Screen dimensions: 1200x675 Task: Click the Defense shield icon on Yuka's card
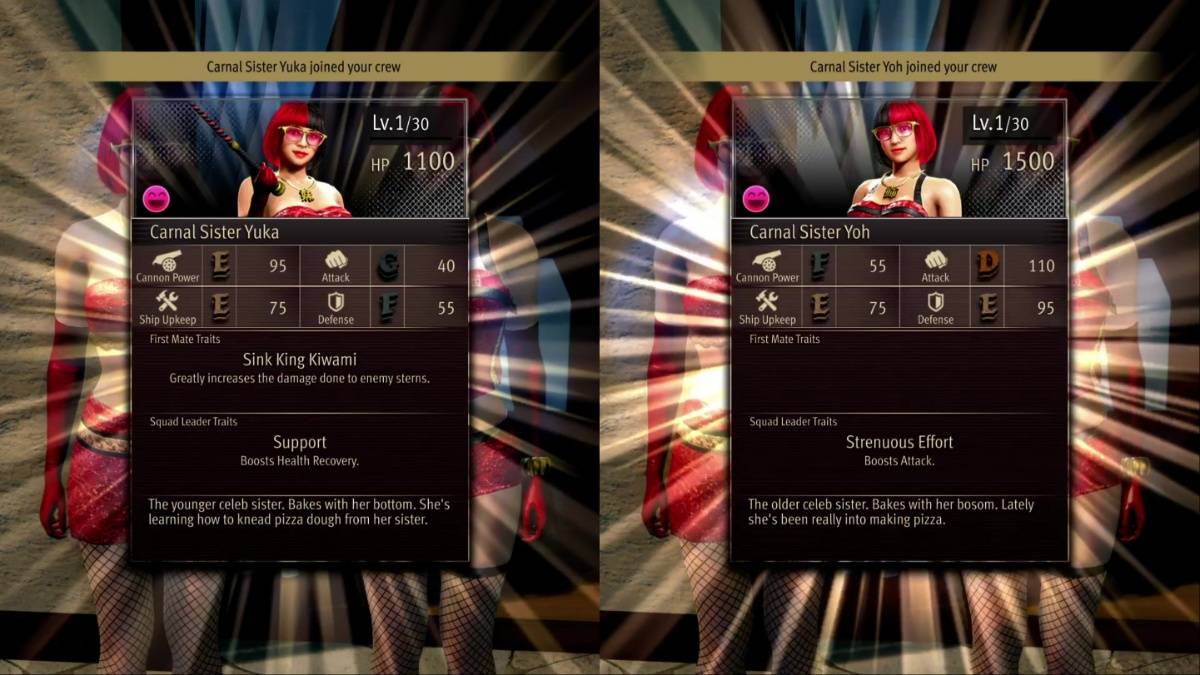(335, 301)
